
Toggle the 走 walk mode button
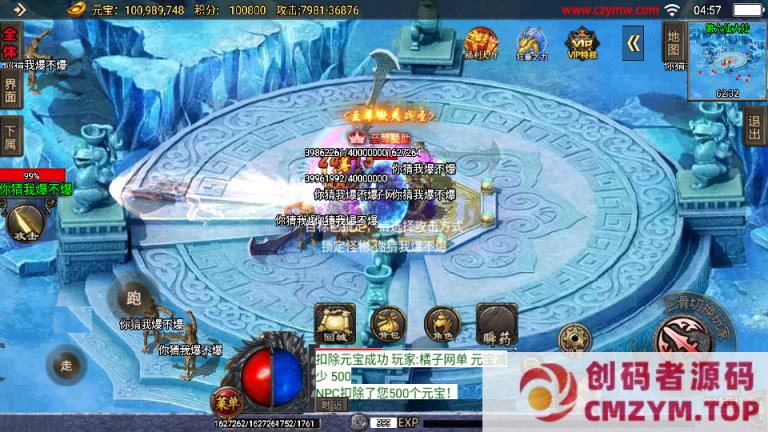tap(67, 365)
